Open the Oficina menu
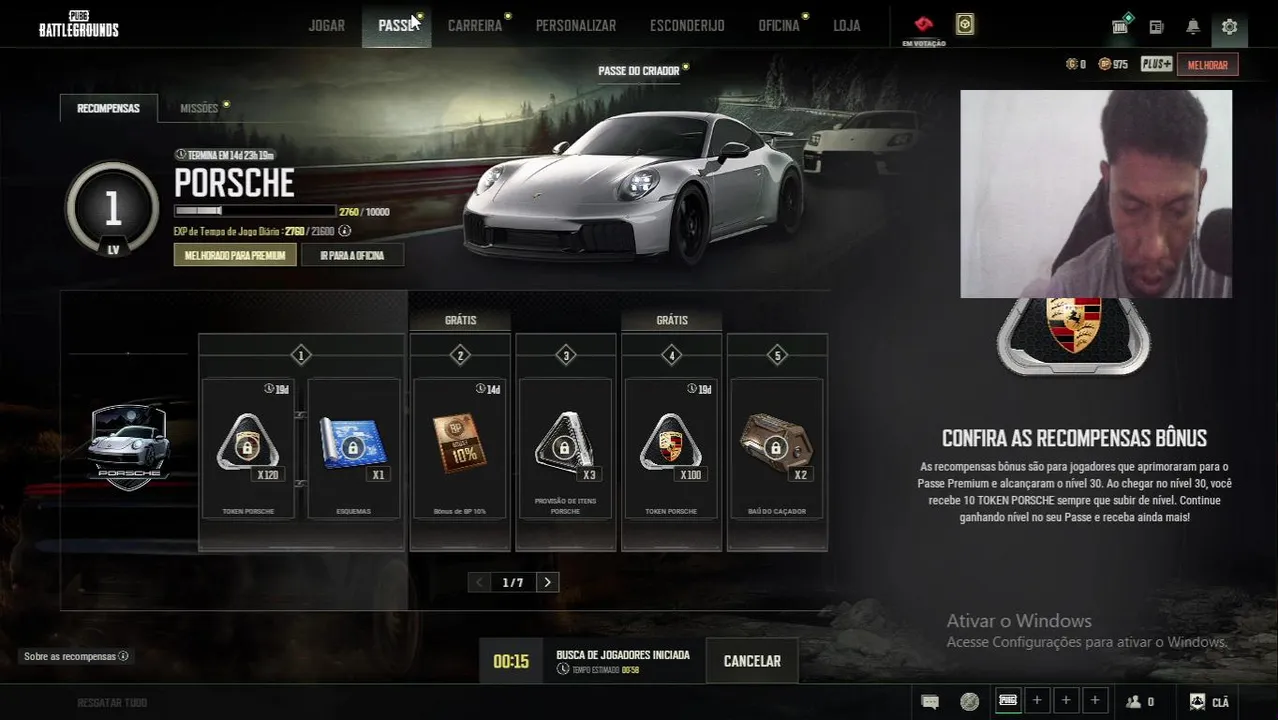 (x=778, y=26)
